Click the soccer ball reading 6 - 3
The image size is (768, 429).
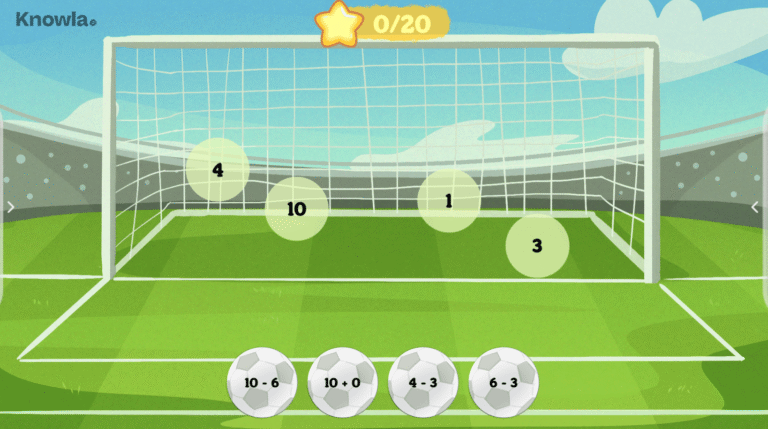point(503,383)
